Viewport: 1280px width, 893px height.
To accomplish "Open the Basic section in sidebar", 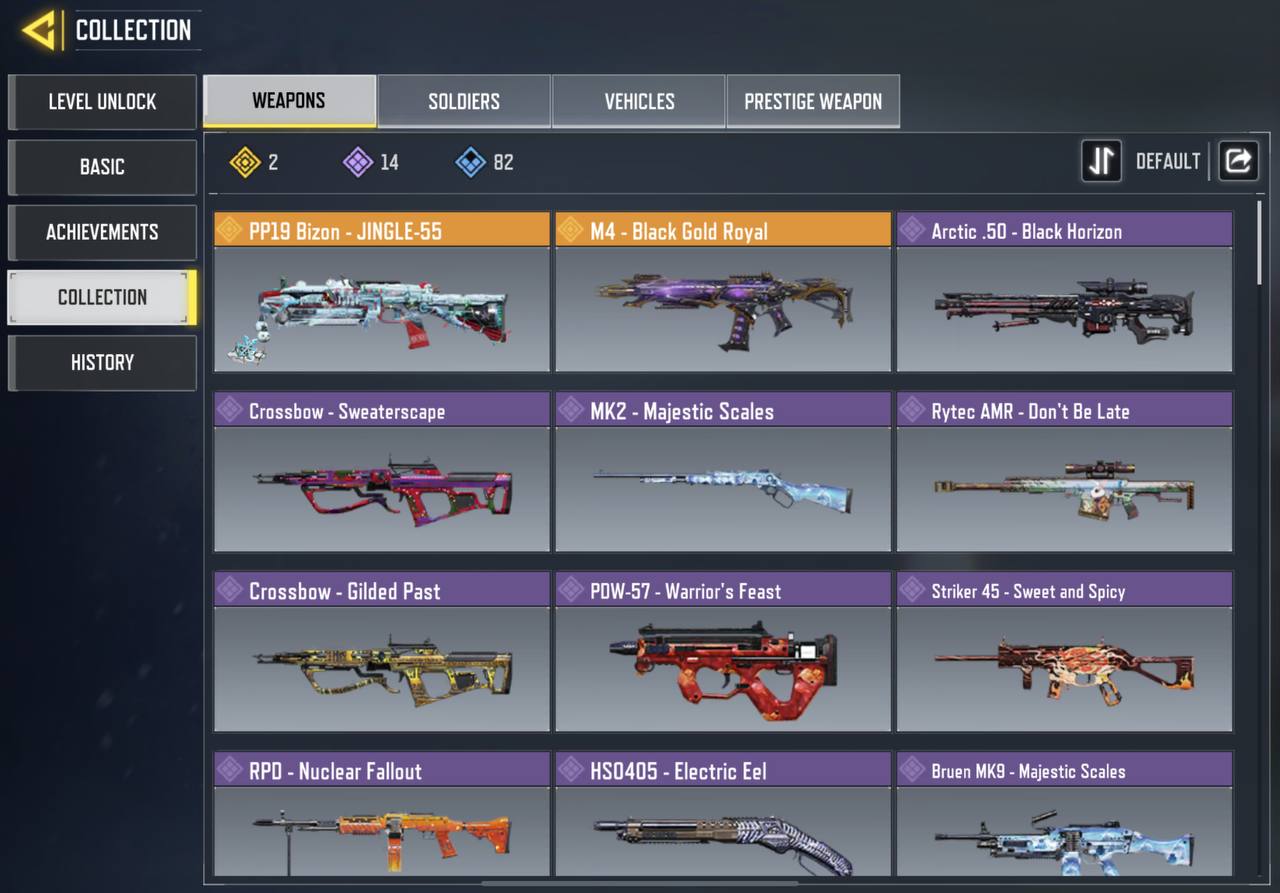I will point(102,167).
